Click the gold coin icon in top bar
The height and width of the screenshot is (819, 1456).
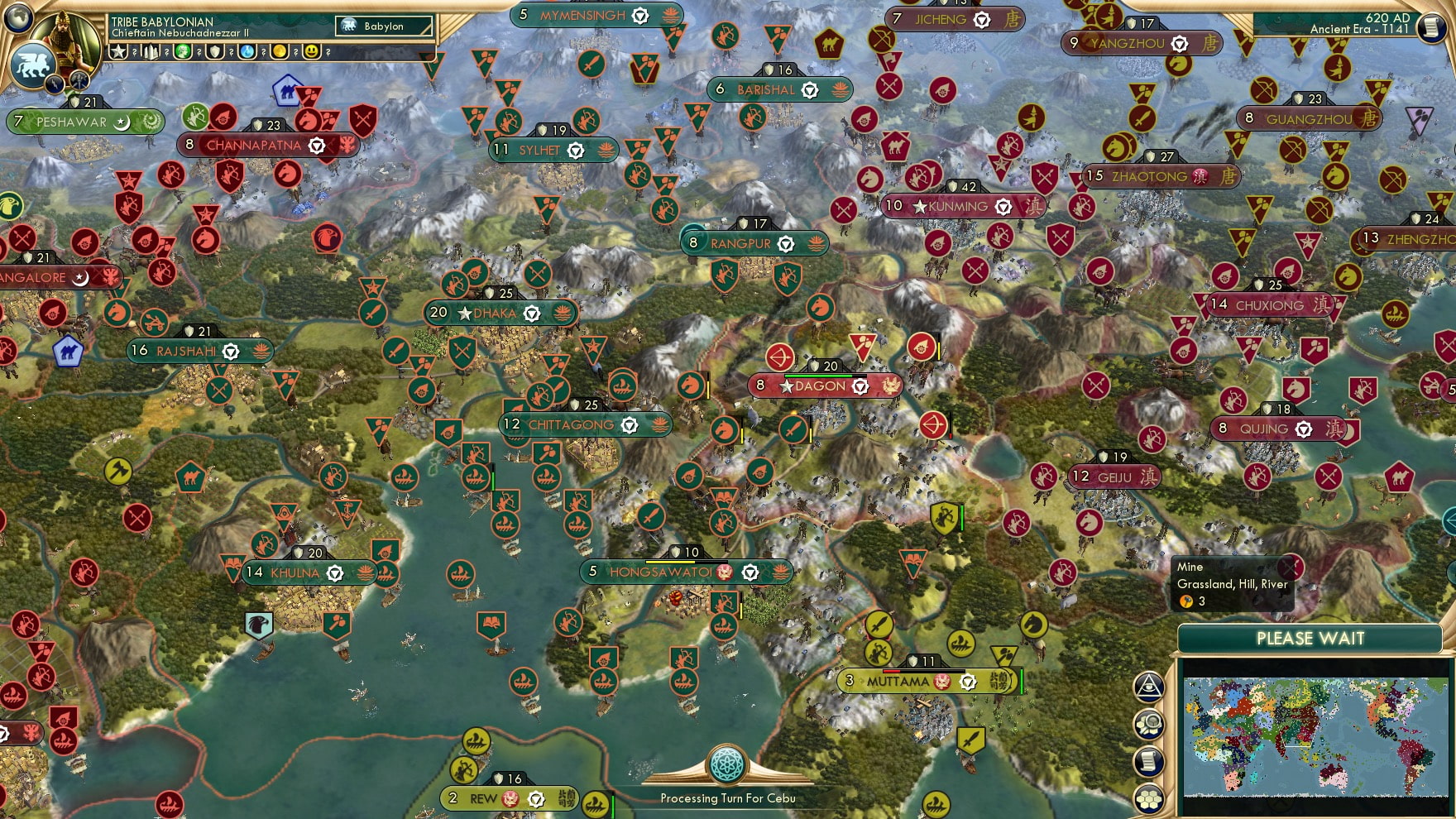click(280, 51)
